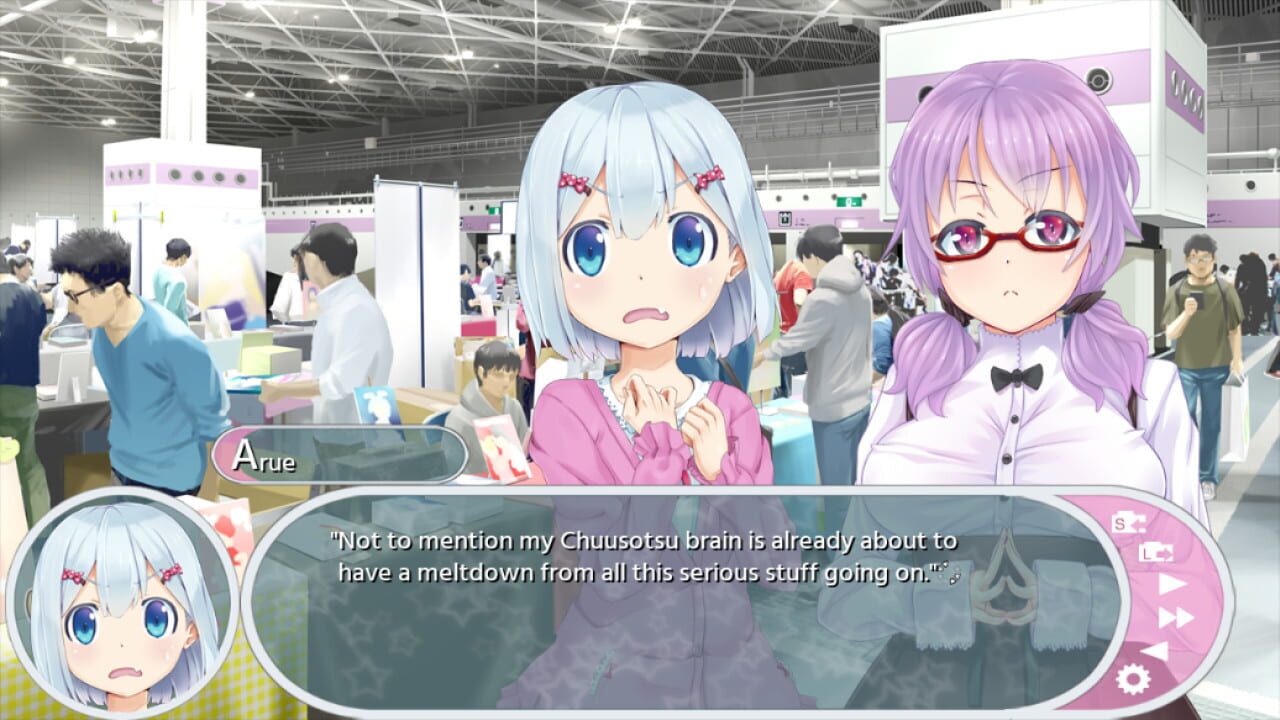
Task: Click the S badge on the save camera icon
Action: [1119, 522]
